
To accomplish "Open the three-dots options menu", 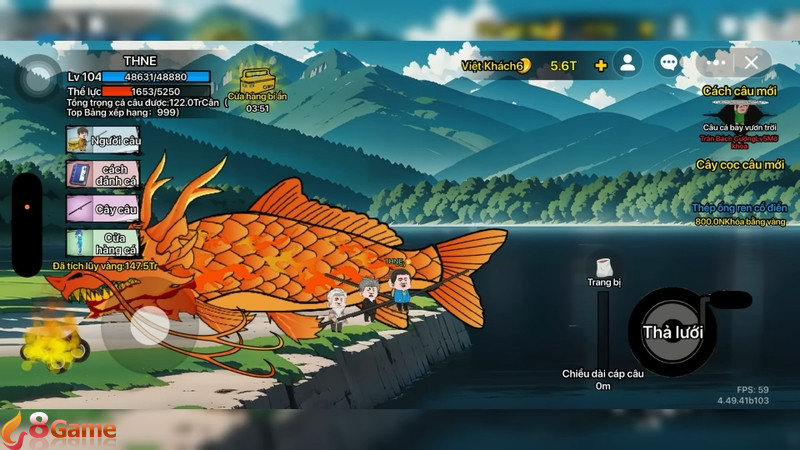I will [714, 62].
